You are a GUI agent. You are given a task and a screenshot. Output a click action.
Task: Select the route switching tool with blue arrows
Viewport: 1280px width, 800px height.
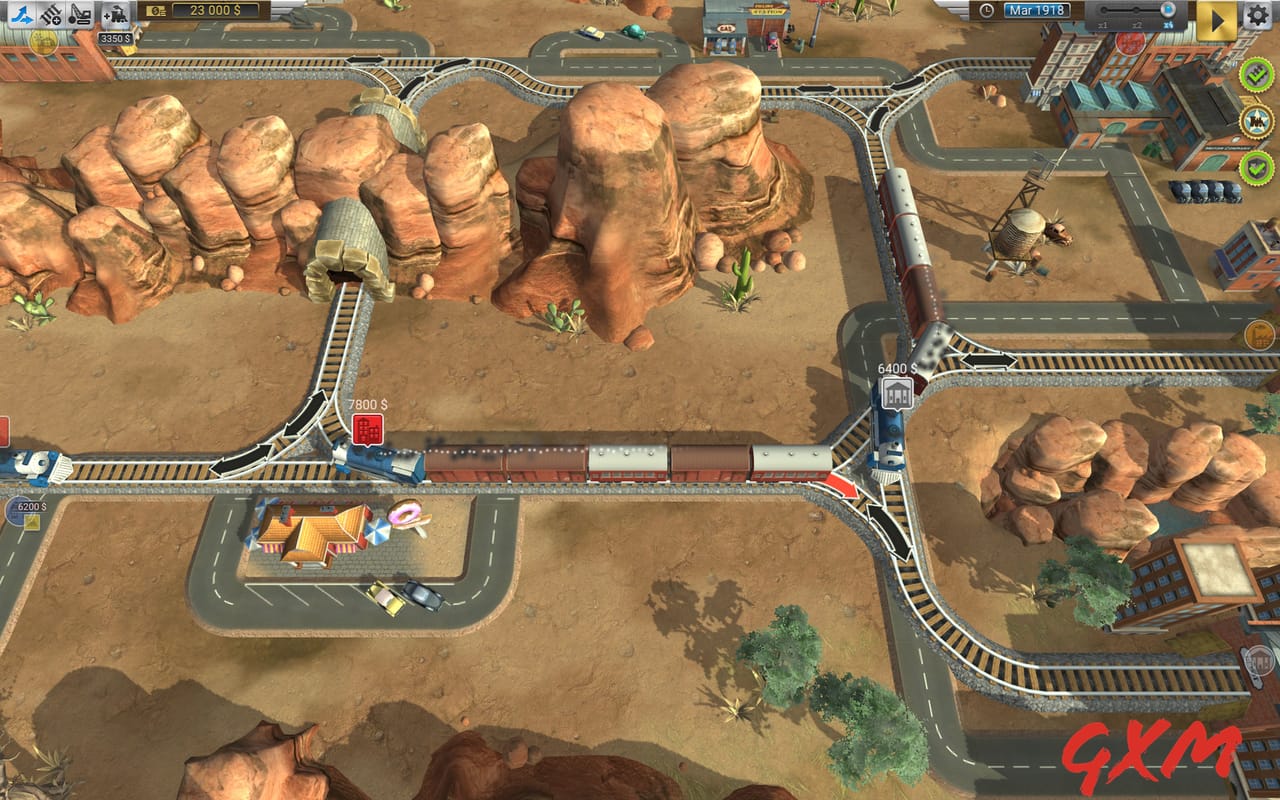point(20,14)
